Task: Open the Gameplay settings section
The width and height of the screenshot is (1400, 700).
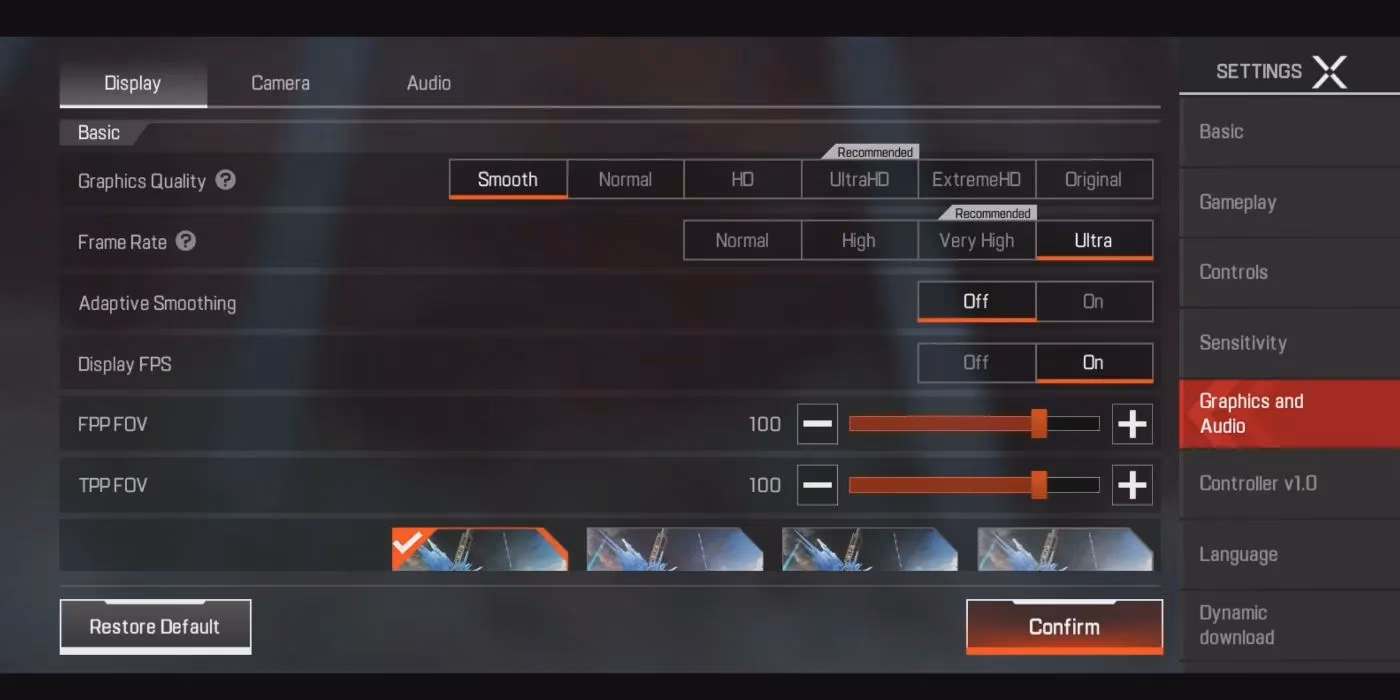Action: pyautogui.click(x=1237, y=202)
